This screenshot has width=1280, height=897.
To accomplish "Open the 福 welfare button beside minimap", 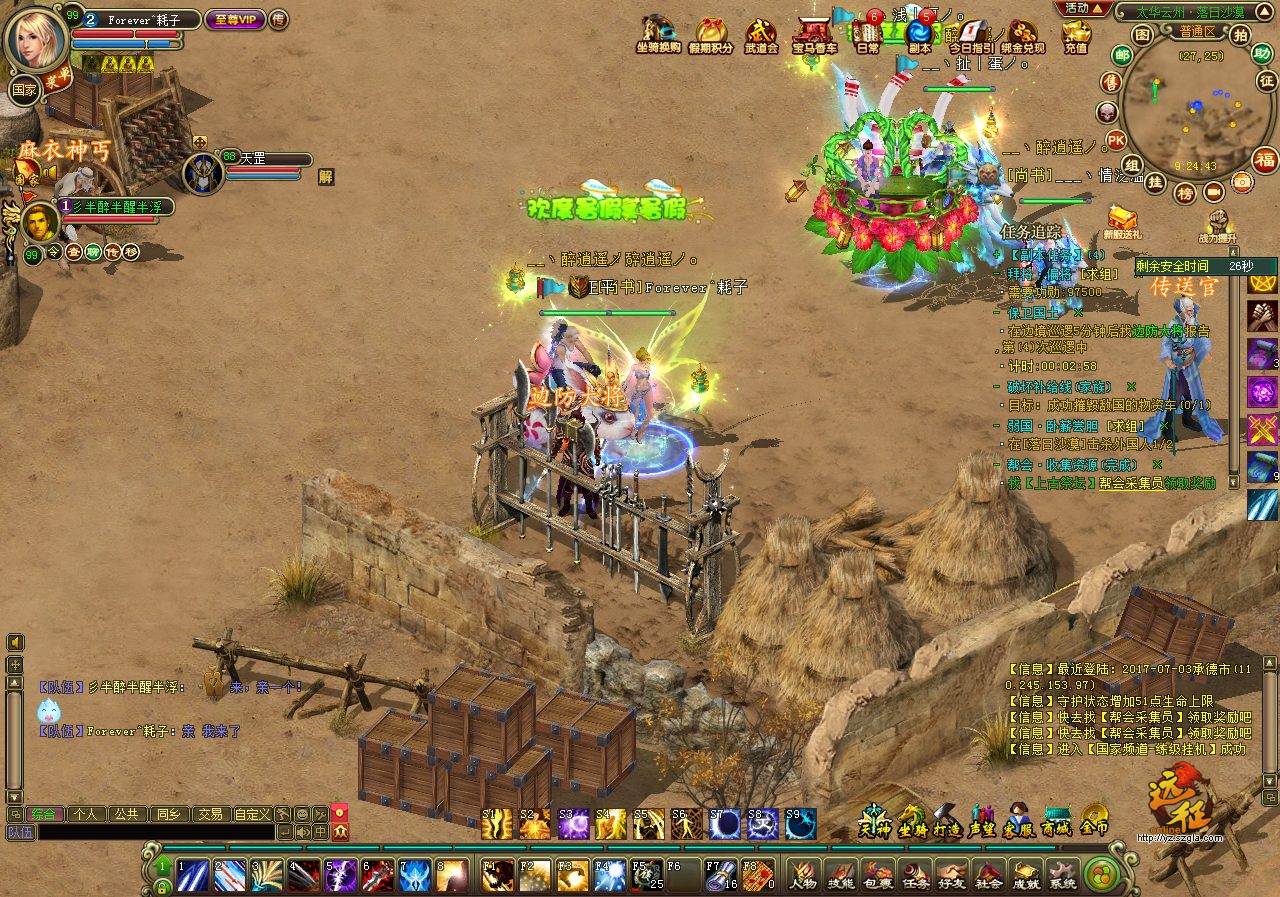I will [1266, 160].
